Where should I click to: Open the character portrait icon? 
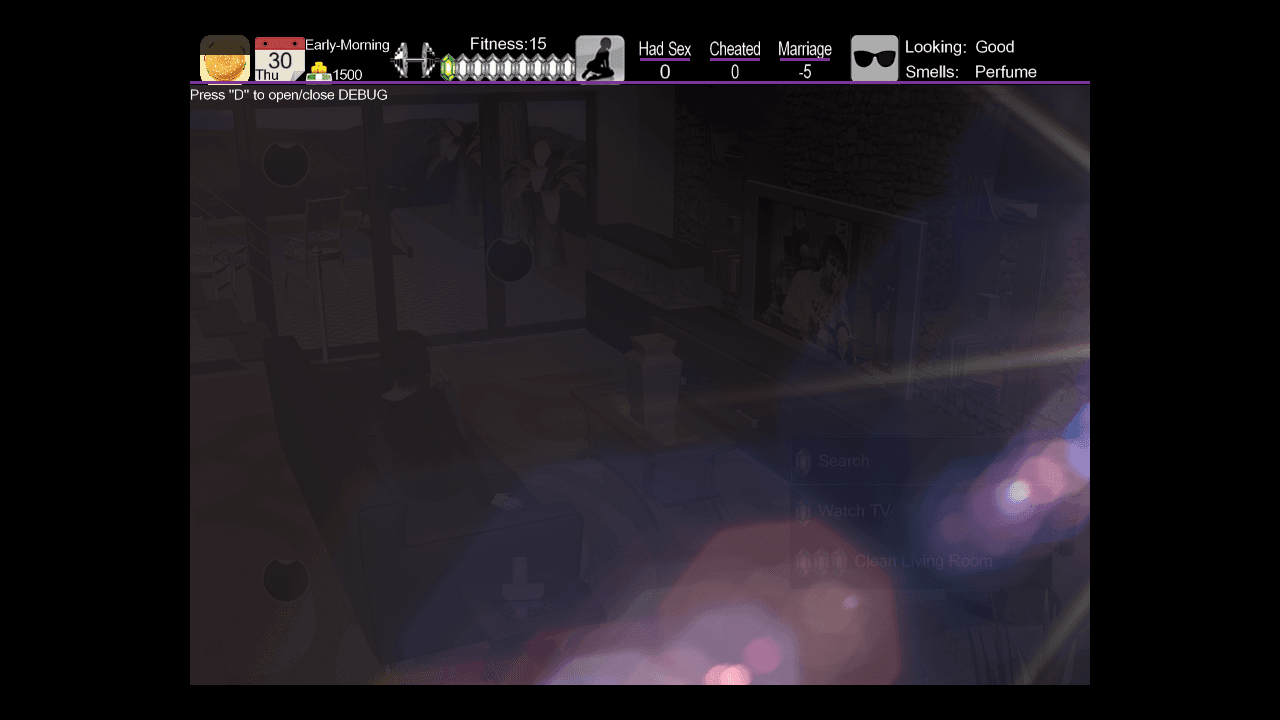[225, 59]
